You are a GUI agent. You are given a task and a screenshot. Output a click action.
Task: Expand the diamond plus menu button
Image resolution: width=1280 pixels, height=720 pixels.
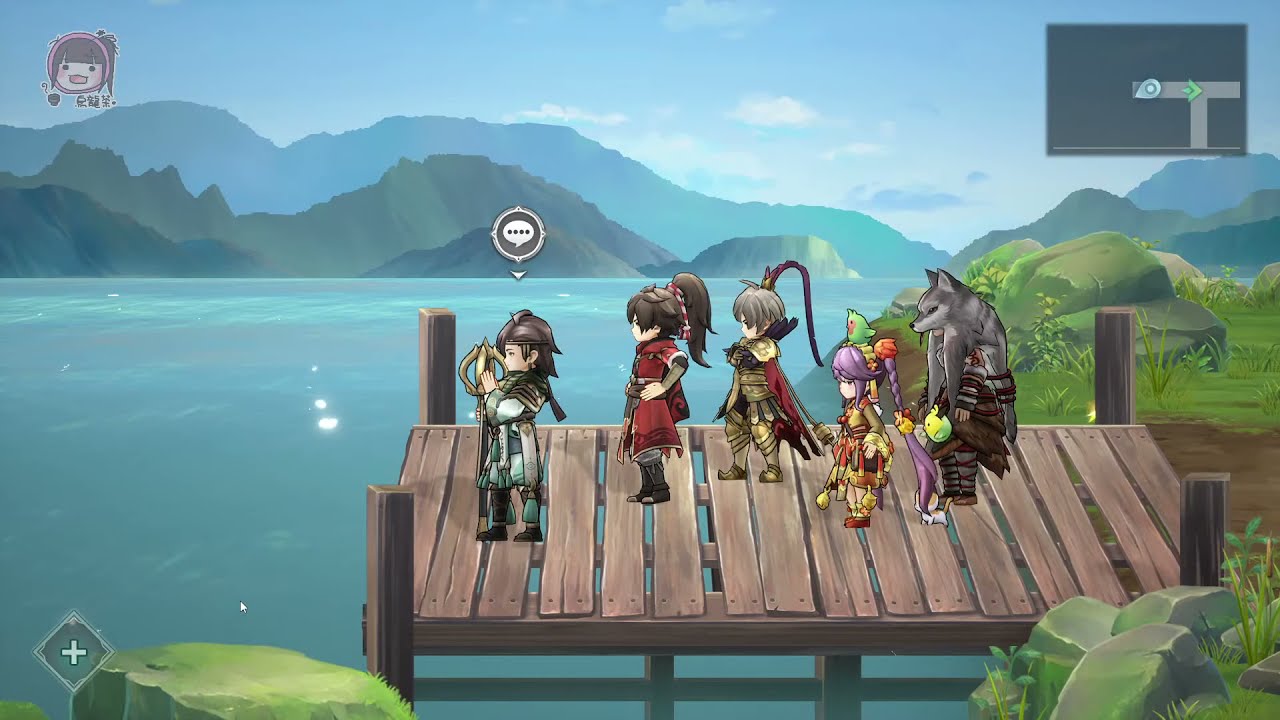pyautogui.click(x=74, y=653)
